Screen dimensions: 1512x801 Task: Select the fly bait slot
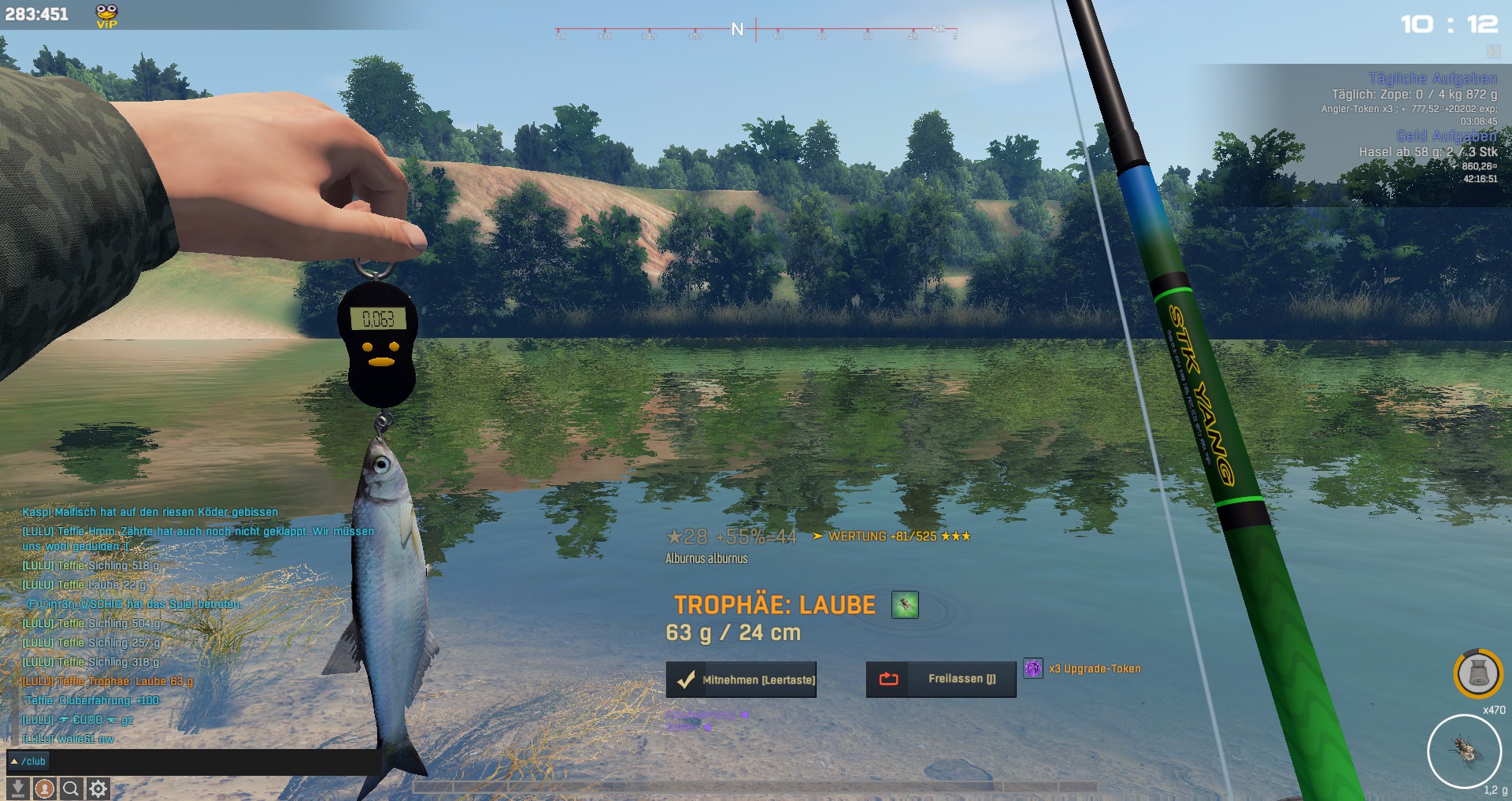pyautogui.click(x=1465, y=751)
